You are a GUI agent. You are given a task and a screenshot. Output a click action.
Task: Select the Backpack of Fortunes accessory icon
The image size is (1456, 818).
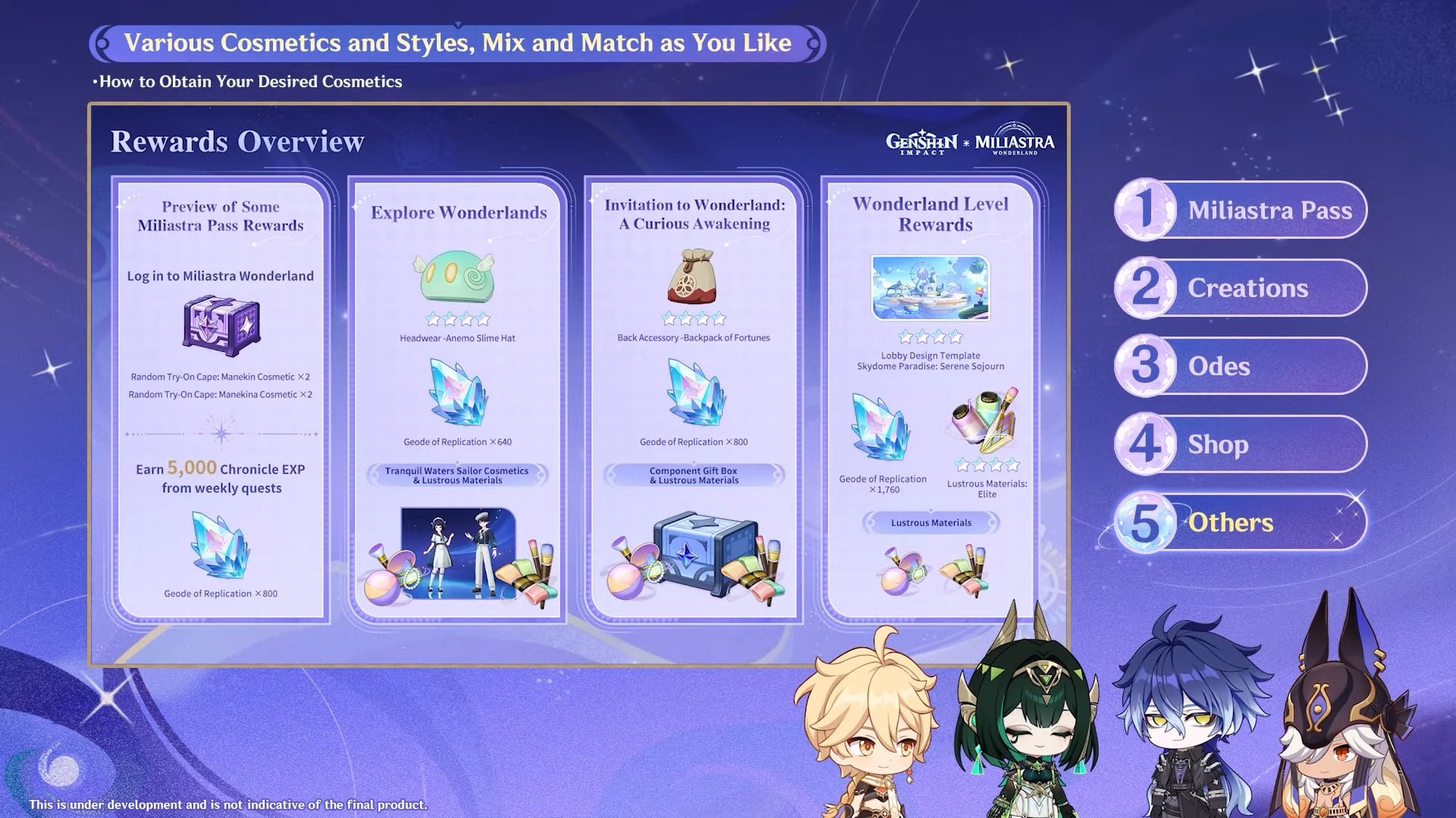691,277
